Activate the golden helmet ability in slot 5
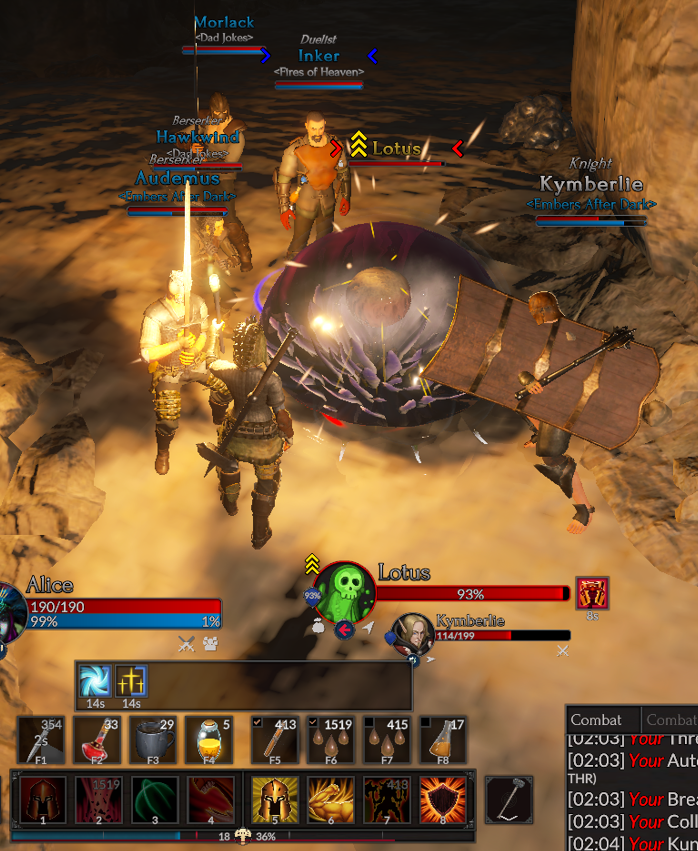 pos(275,799)
